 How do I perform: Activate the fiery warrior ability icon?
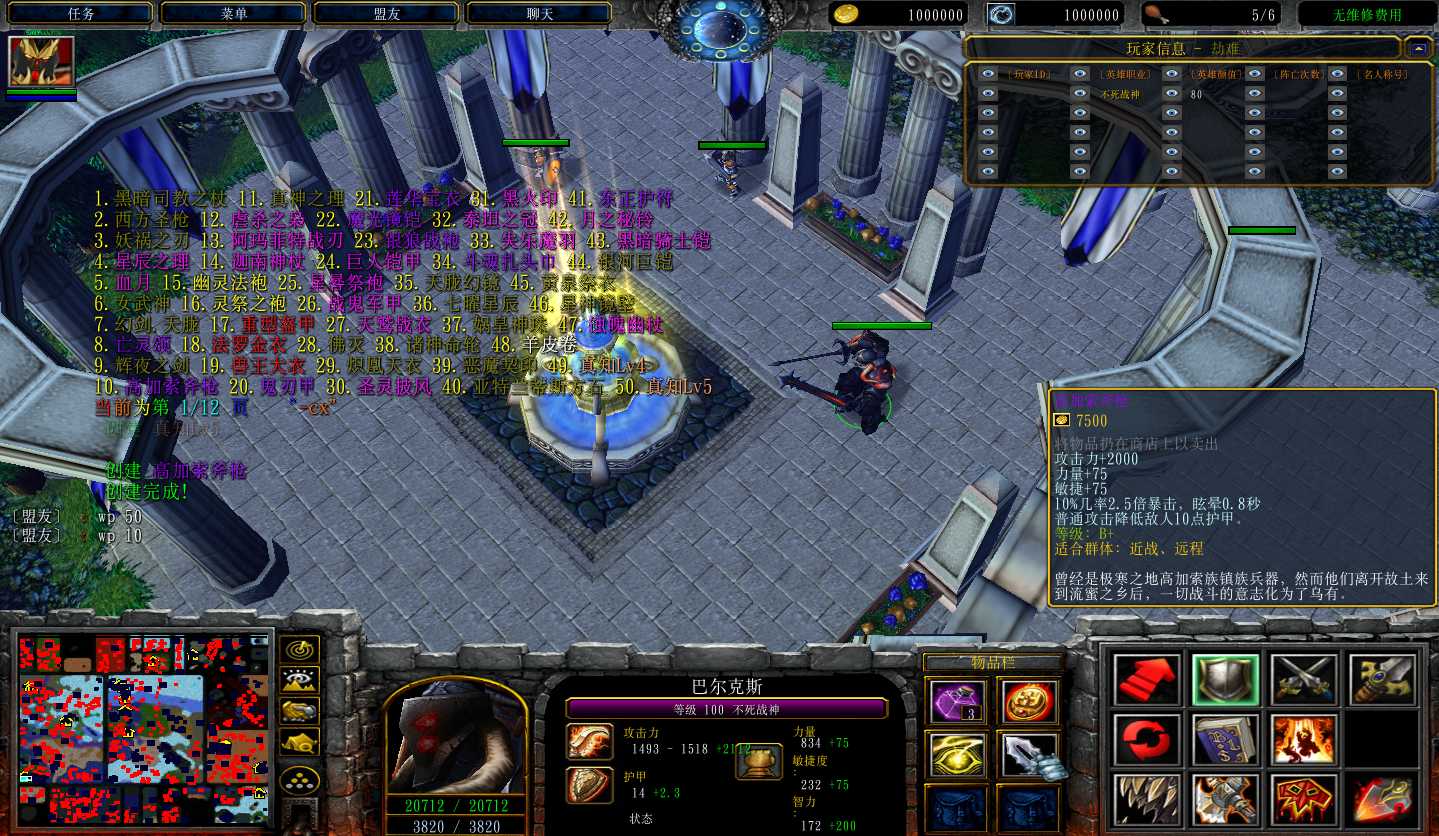point(1304,740)
